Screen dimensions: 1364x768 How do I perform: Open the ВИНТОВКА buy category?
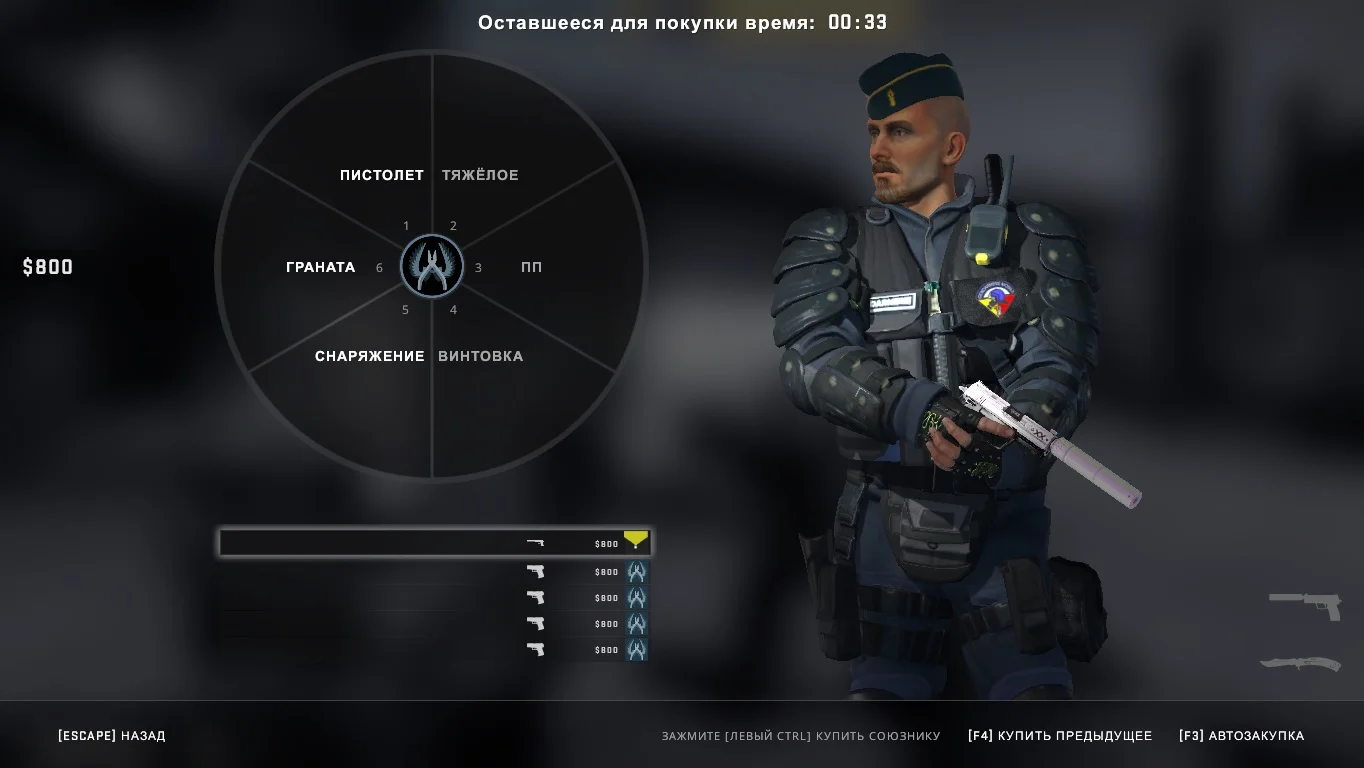click(480, 356)
